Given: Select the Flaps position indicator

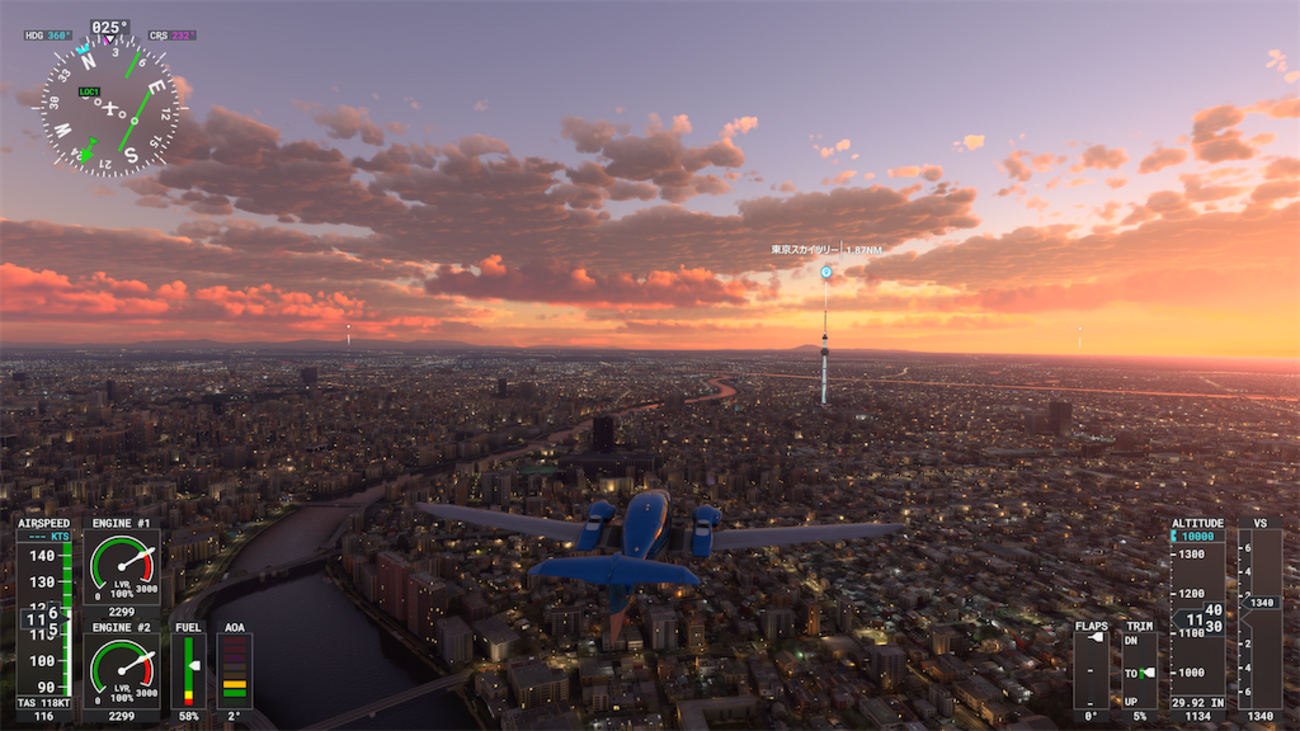Looking at the screenshot, I should pyautogui.click(x=1091, y=667).
